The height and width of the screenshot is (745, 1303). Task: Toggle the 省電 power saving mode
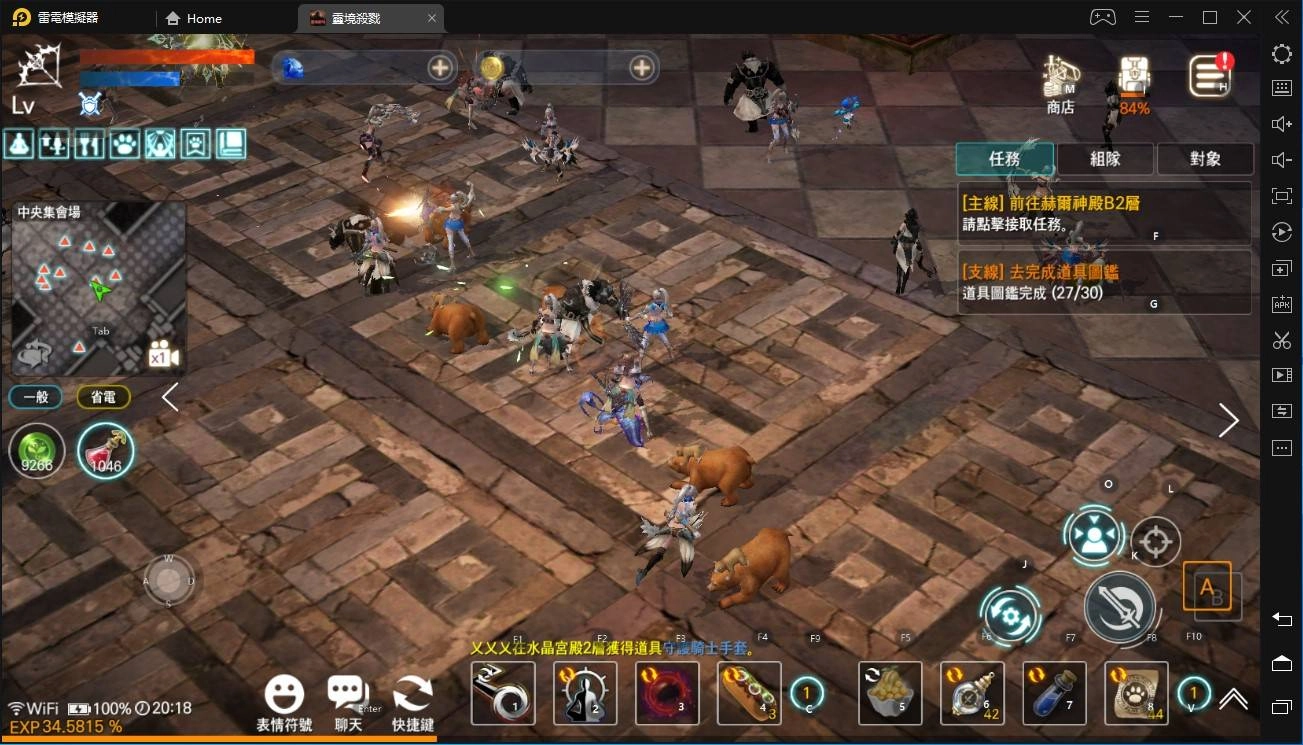click(x=103, y=397)
